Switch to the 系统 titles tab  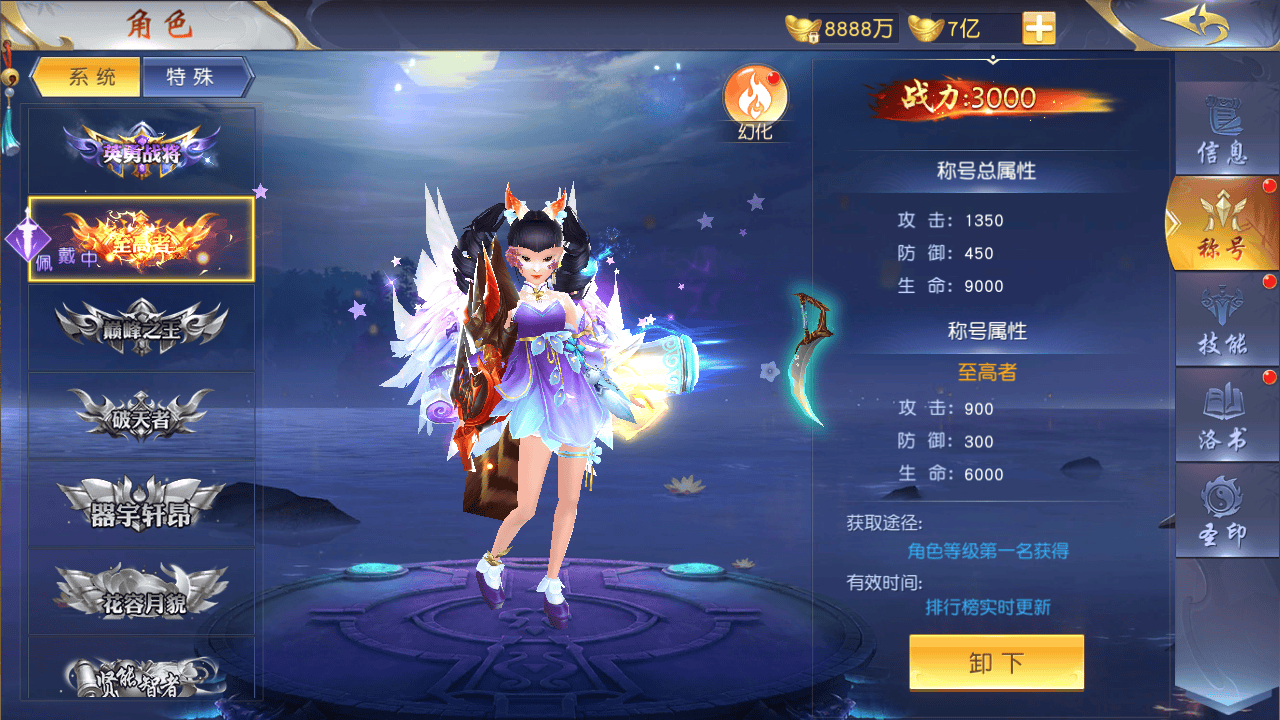(x=88, y=78)
